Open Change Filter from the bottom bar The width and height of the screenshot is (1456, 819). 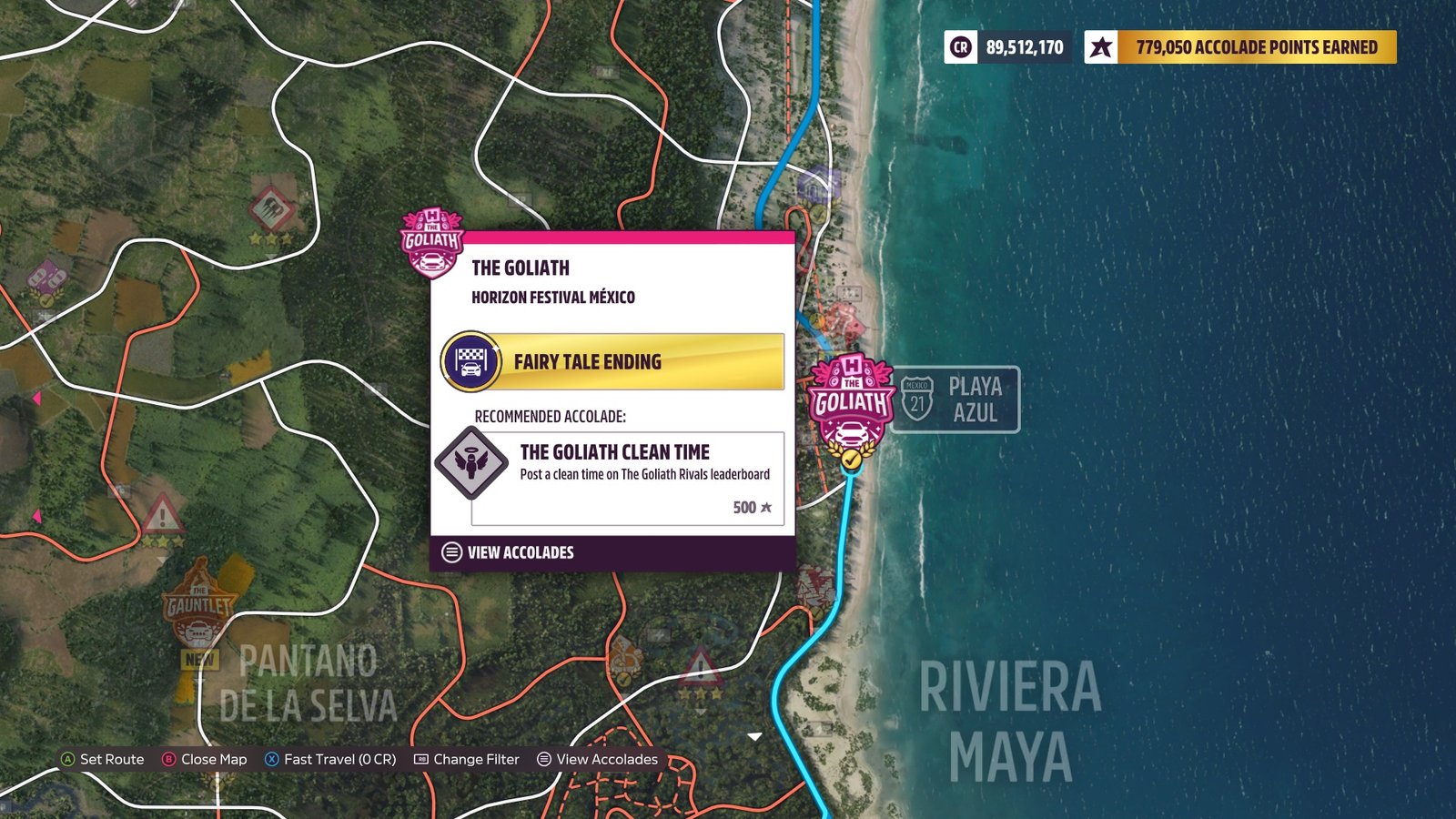(469, 759)
